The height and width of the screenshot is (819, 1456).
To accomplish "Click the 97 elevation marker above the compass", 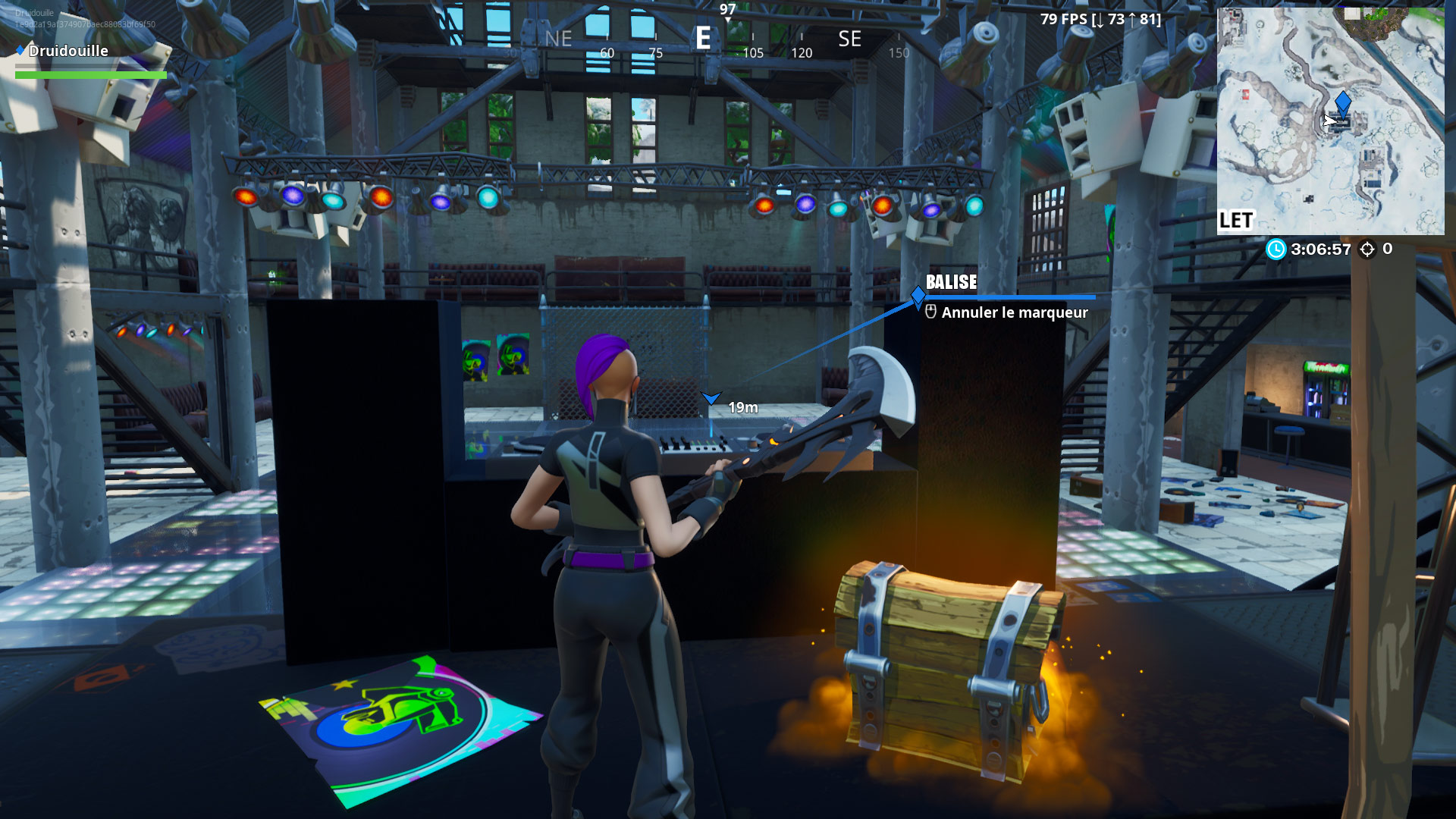I will point(727,10).
